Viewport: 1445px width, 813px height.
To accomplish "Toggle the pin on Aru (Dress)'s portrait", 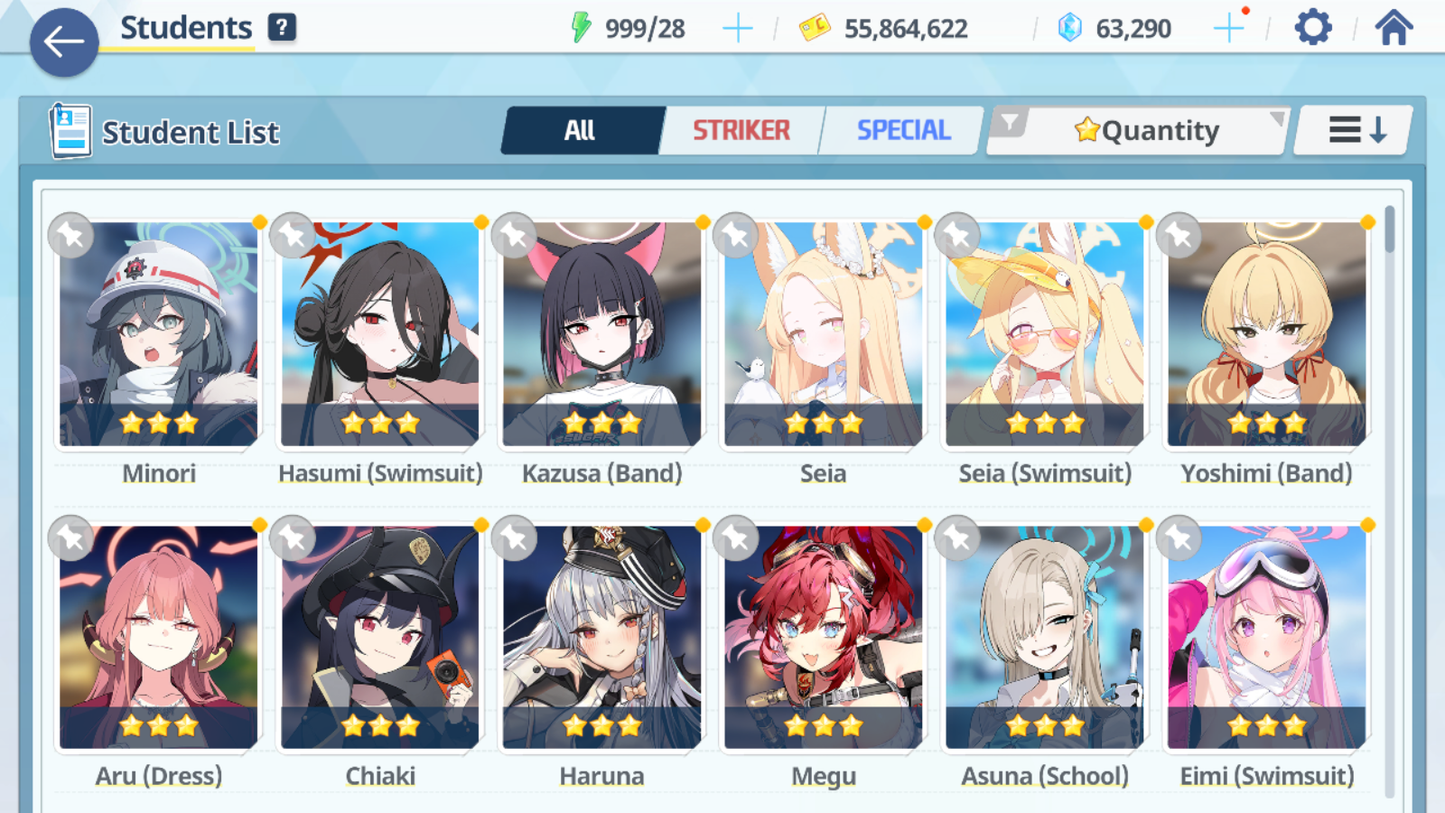I will point(70,538).
